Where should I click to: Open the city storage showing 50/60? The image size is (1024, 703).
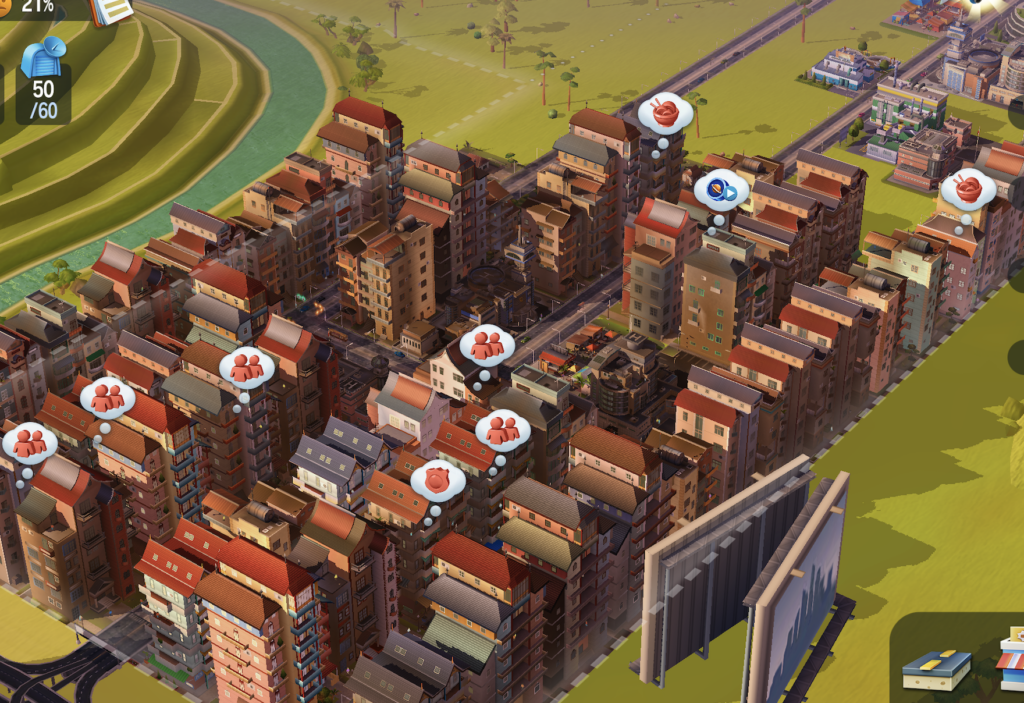pos(43,79)
